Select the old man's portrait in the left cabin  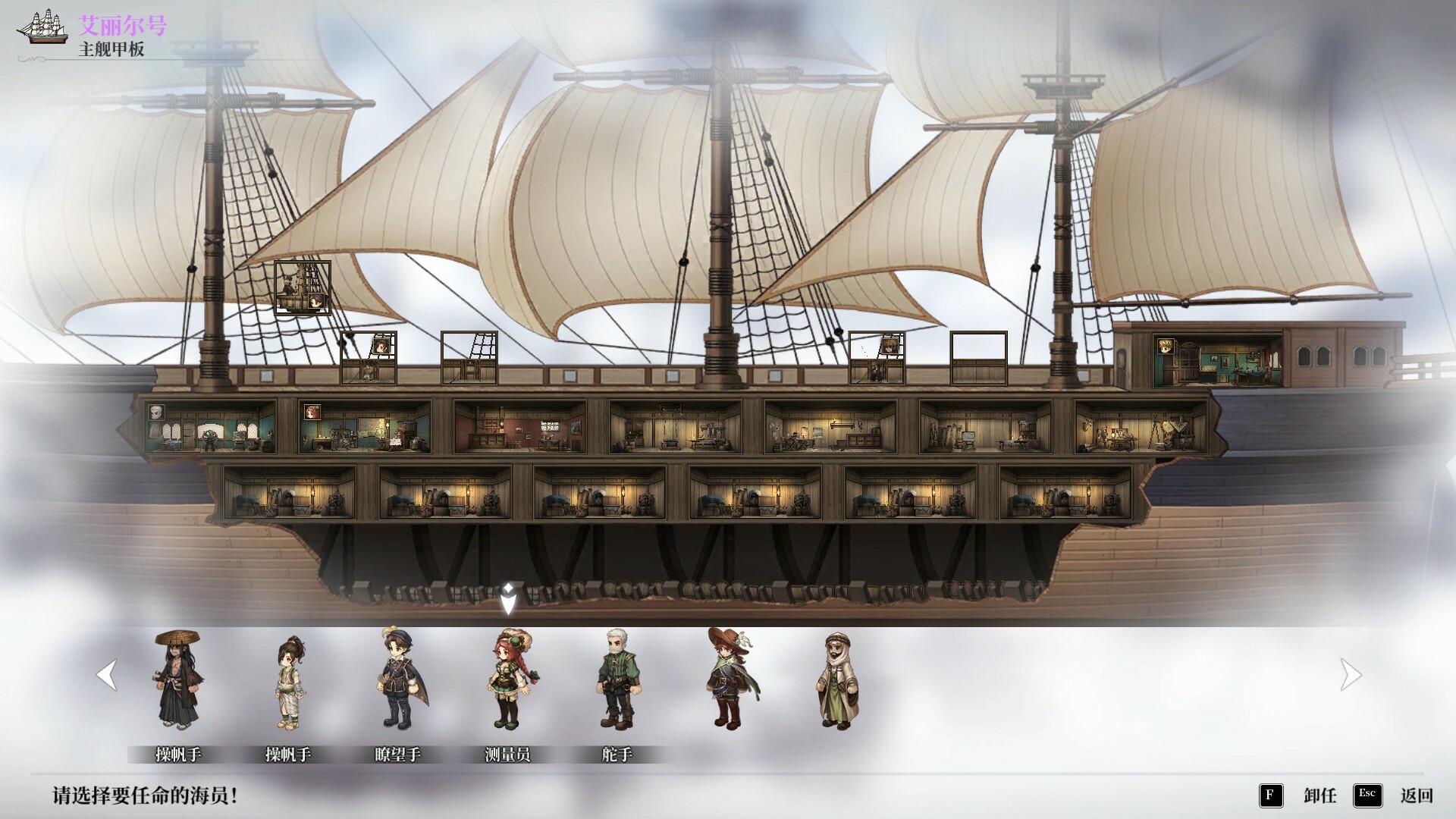pos(157,413)
